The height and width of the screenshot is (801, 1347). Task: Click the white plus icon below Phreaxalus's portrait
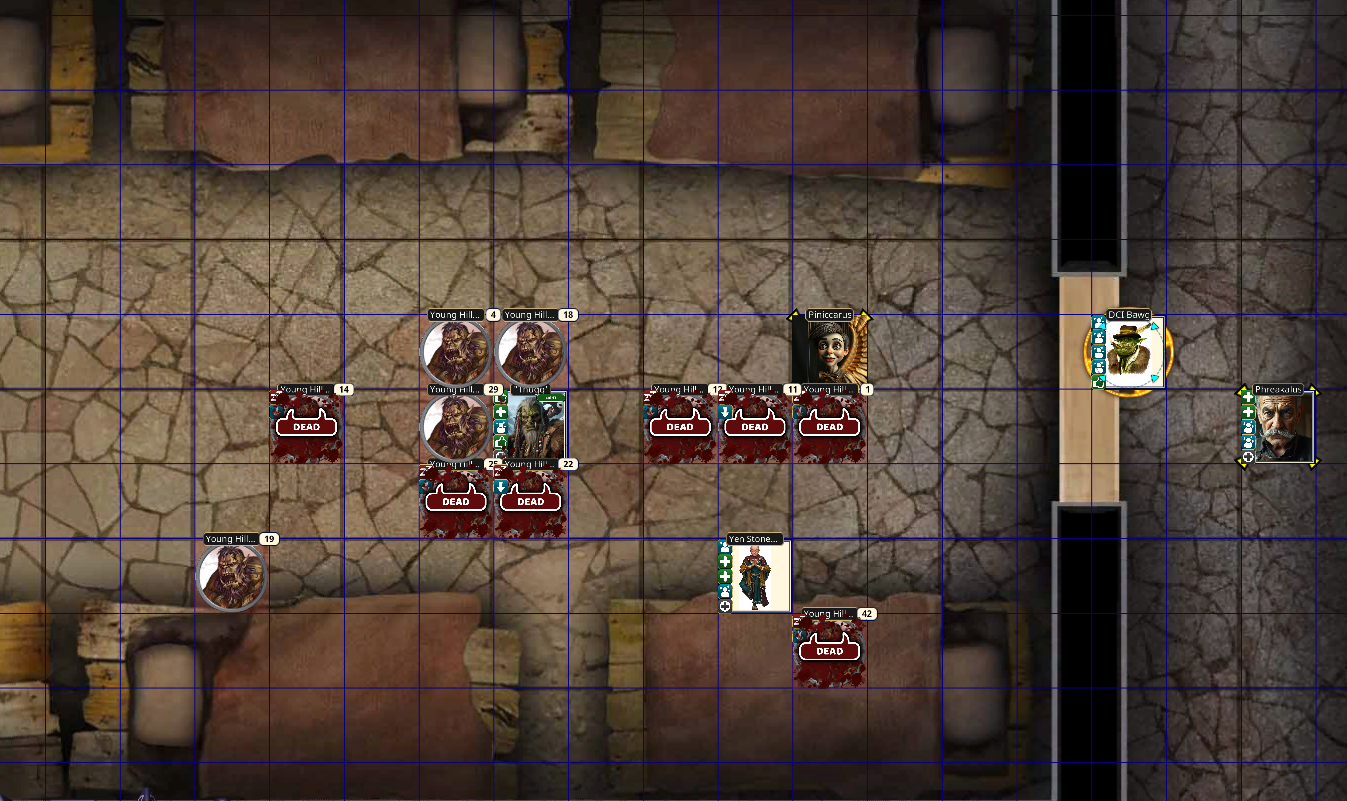pos(1248,456)
